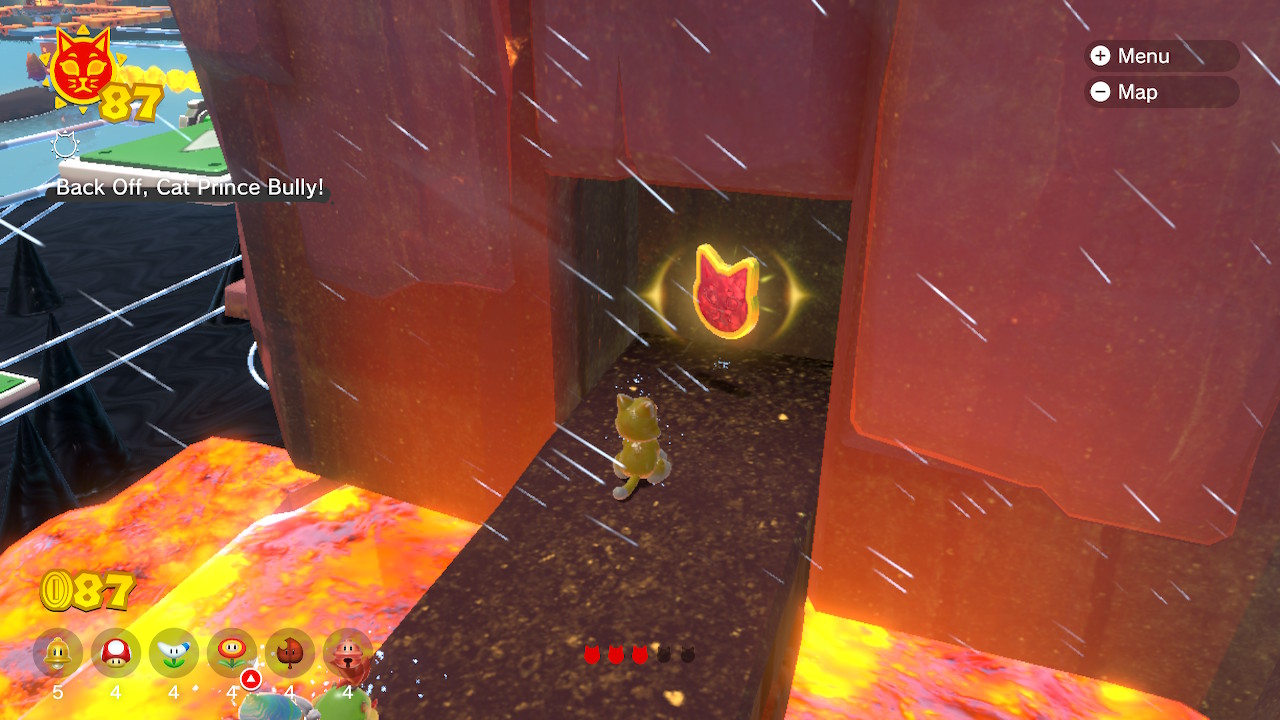
Task: Pick the Super Leaf from item reserve
Action: (x=290, y=654)
